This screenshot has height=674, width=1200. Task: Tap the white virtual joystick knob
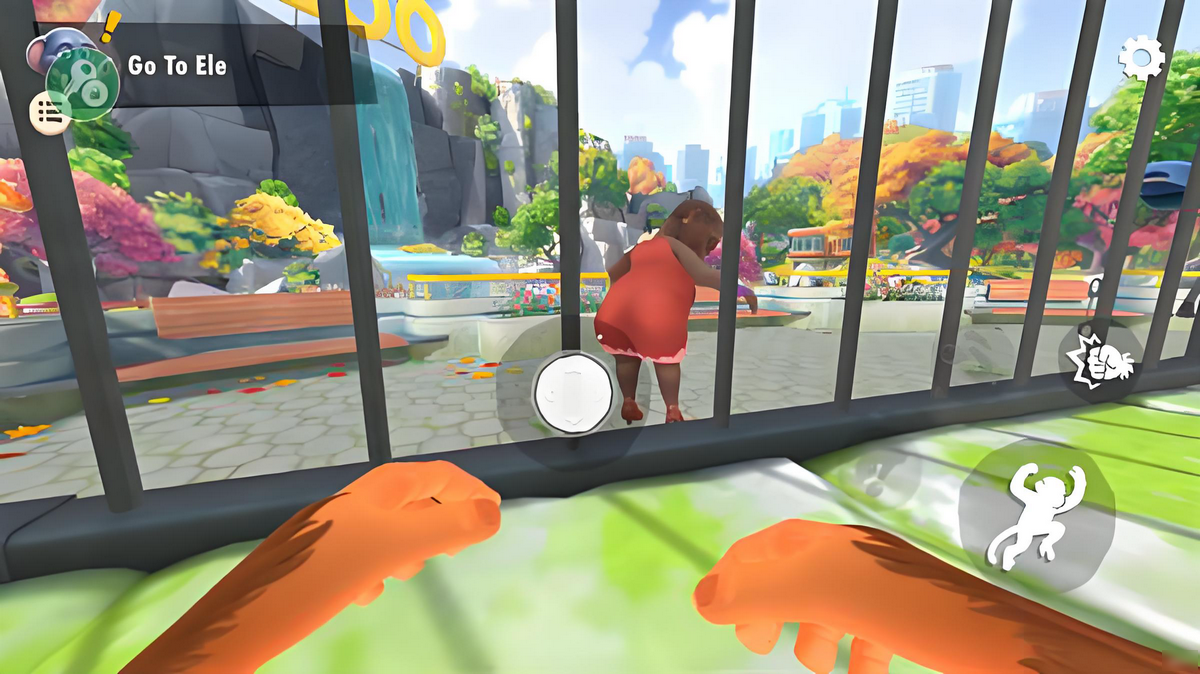[x=572, y=392]
